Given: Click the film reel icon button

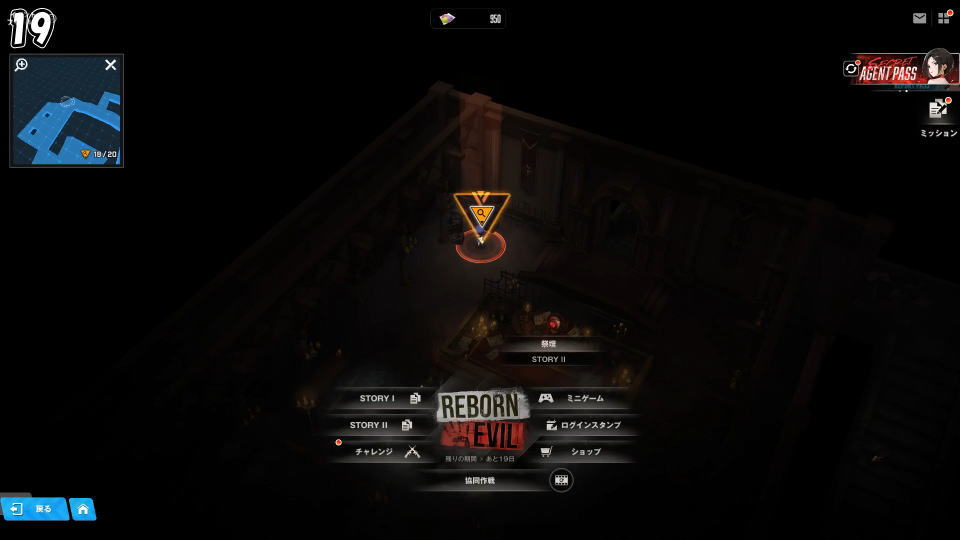Looking at the screenshot, I should [561, 480].
